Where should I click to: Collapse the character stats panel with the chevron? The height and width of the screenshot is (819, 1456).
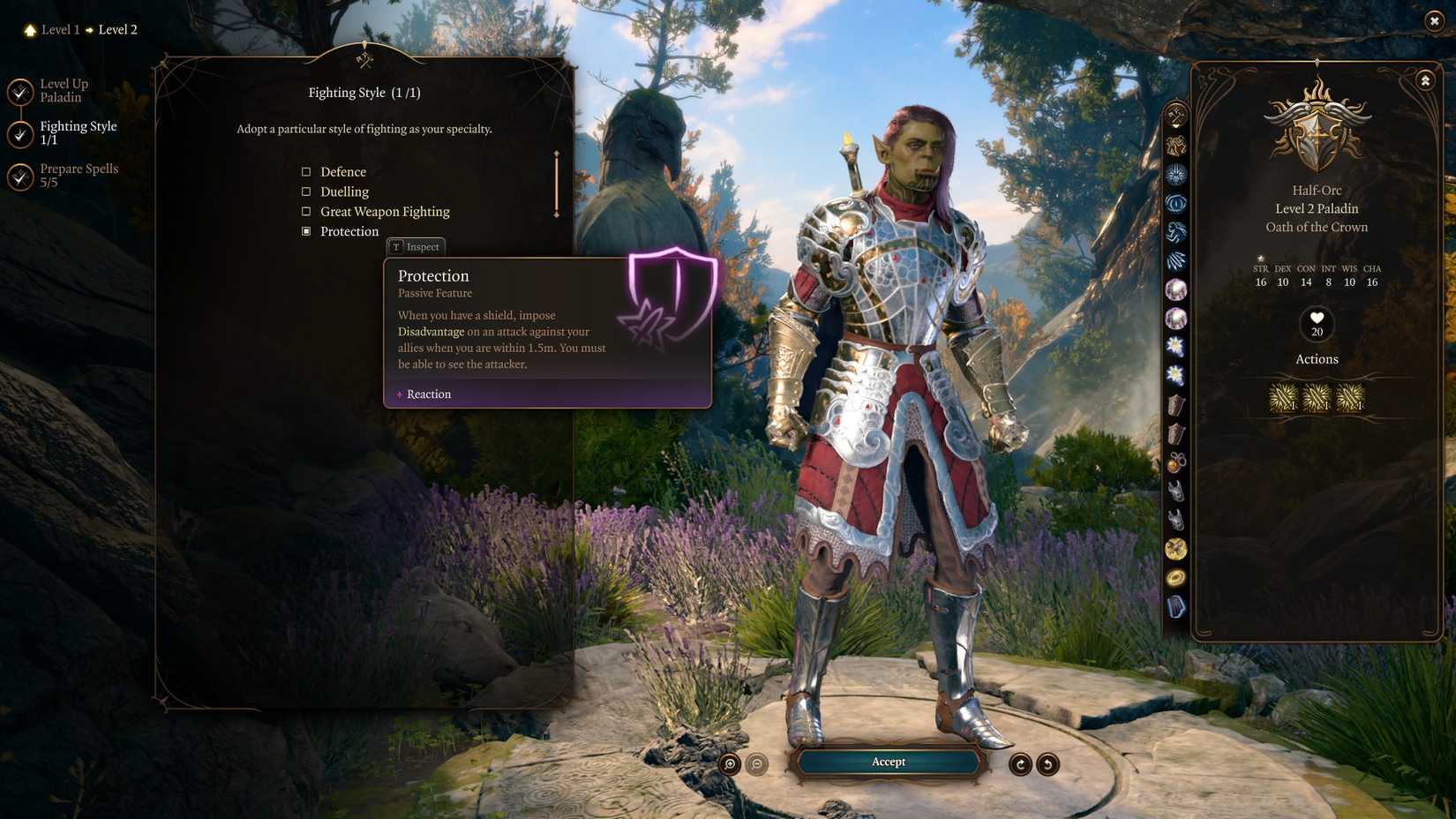click(1424, 79)
